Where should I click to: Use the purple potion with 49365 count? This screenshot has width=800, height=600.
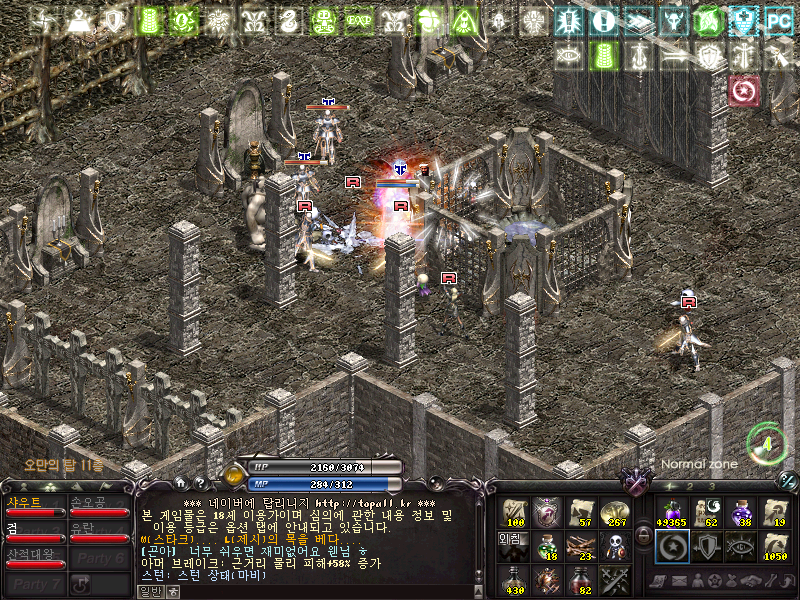pos(671,512)
